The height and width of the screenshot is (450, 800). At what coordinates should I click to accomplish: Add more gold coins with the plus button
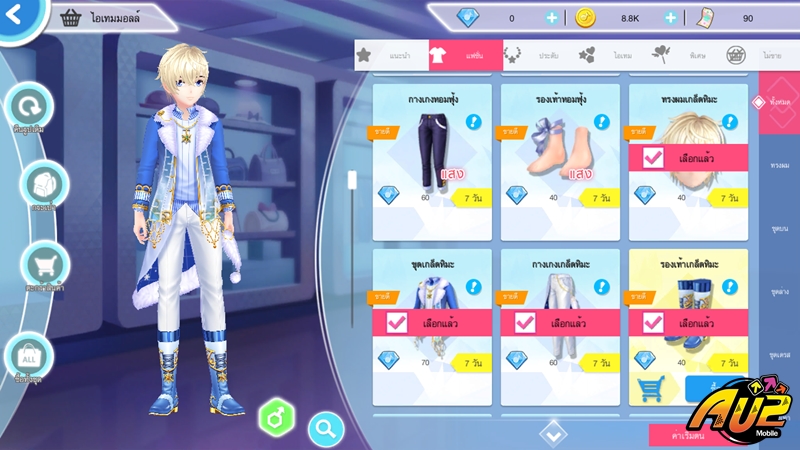pos(671,18)
